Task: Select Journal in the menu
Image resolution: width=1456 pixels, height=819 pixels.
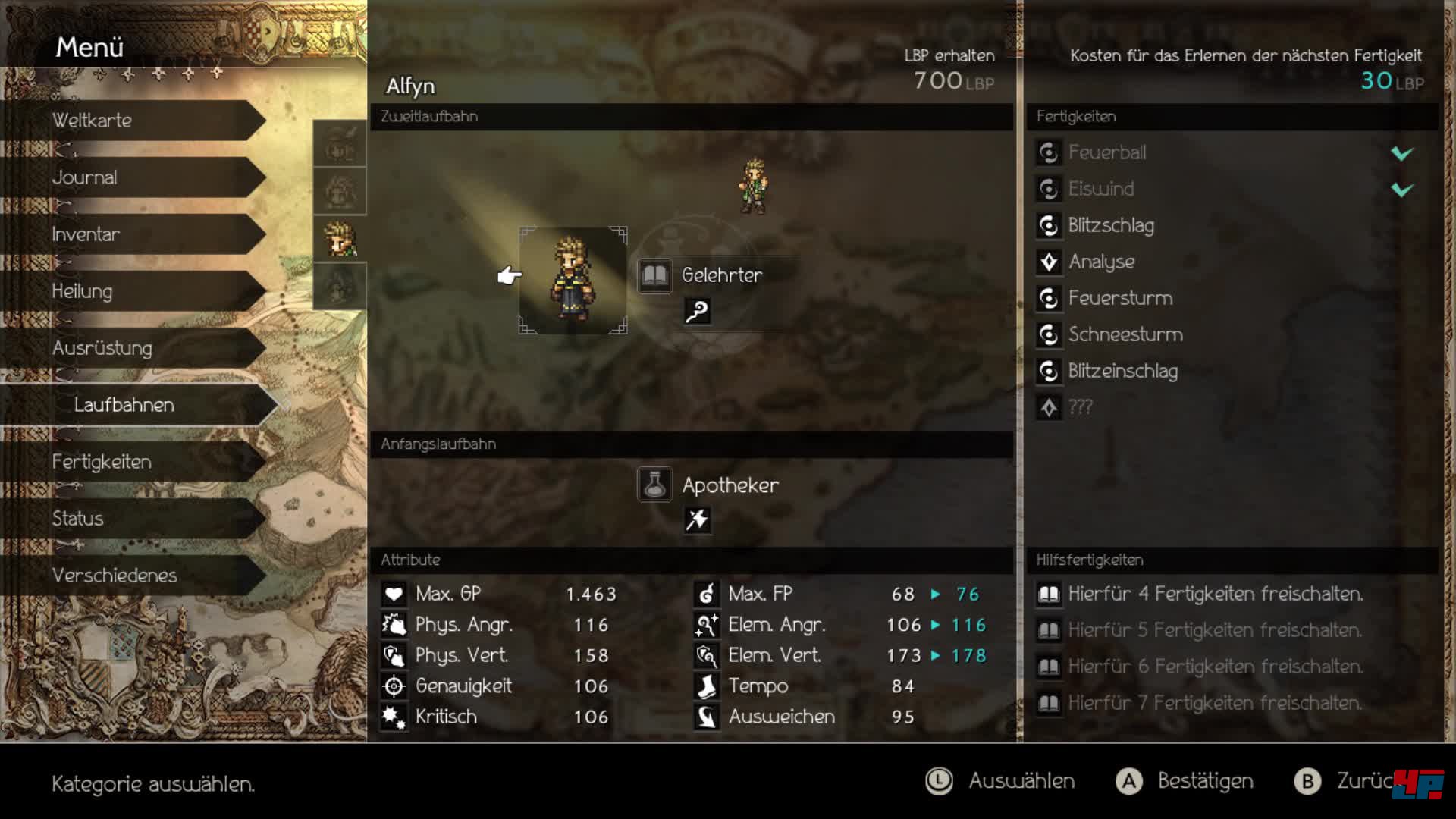Action: pos(136,177)
